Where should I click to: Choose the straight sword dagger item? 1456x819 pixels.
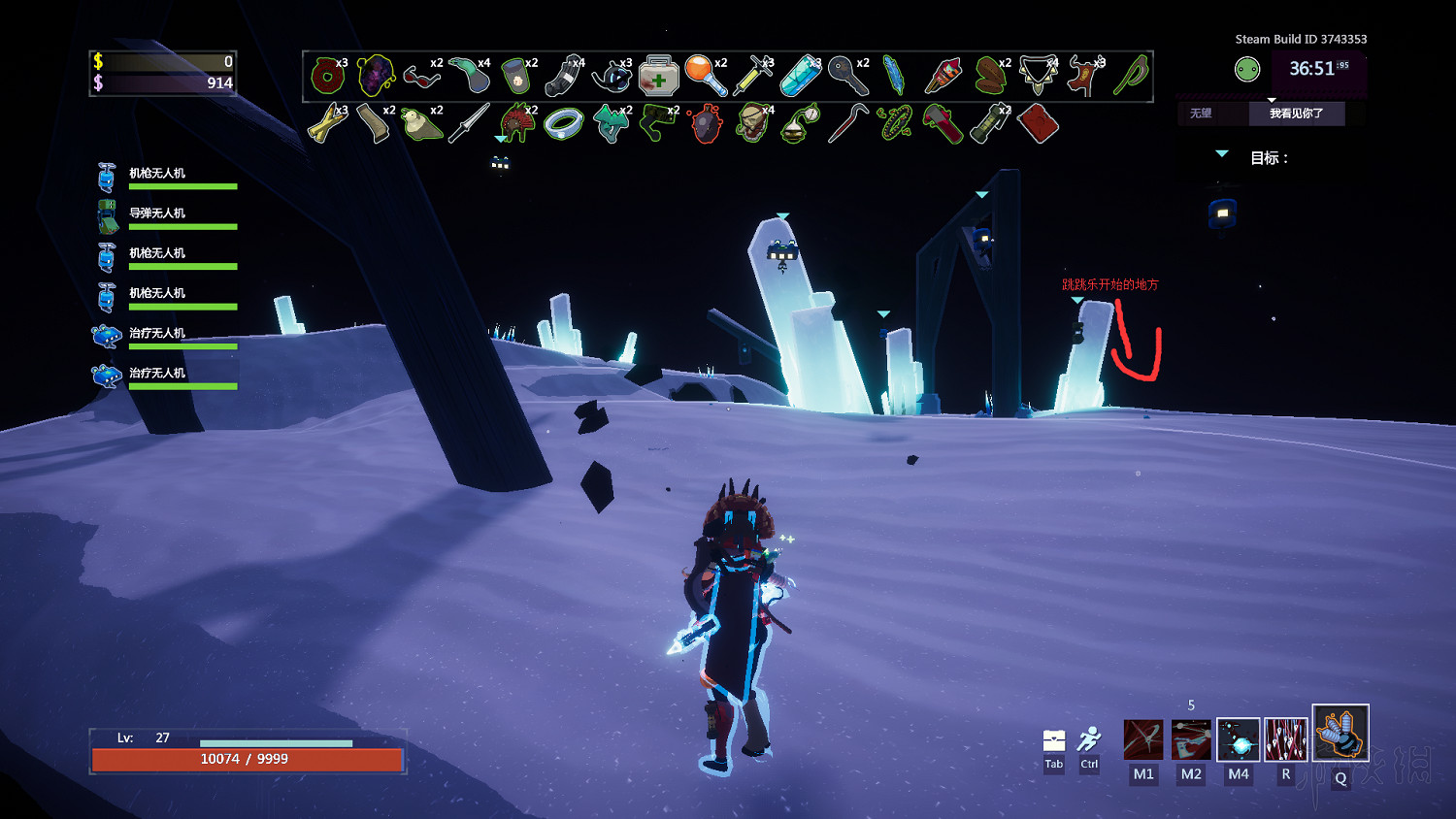(x=469, y=124)
